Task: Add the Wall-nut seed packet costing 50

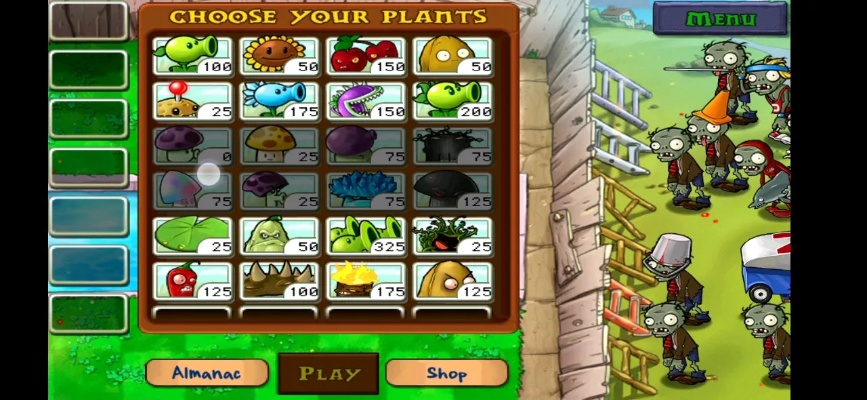Action: click(453, 55)
